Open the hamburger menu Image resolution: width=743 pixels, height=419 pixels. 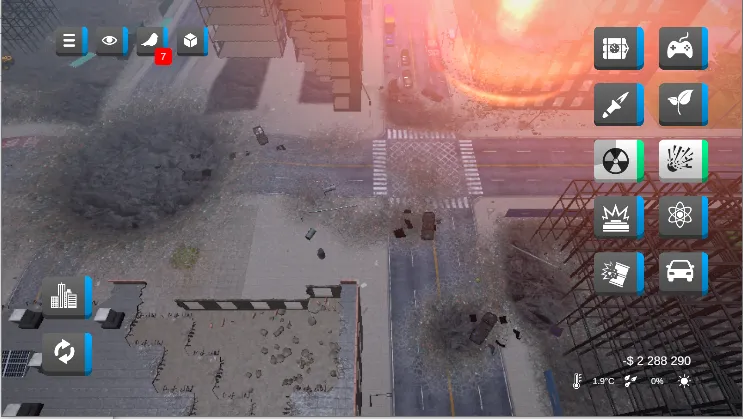[x=70, y=42]
